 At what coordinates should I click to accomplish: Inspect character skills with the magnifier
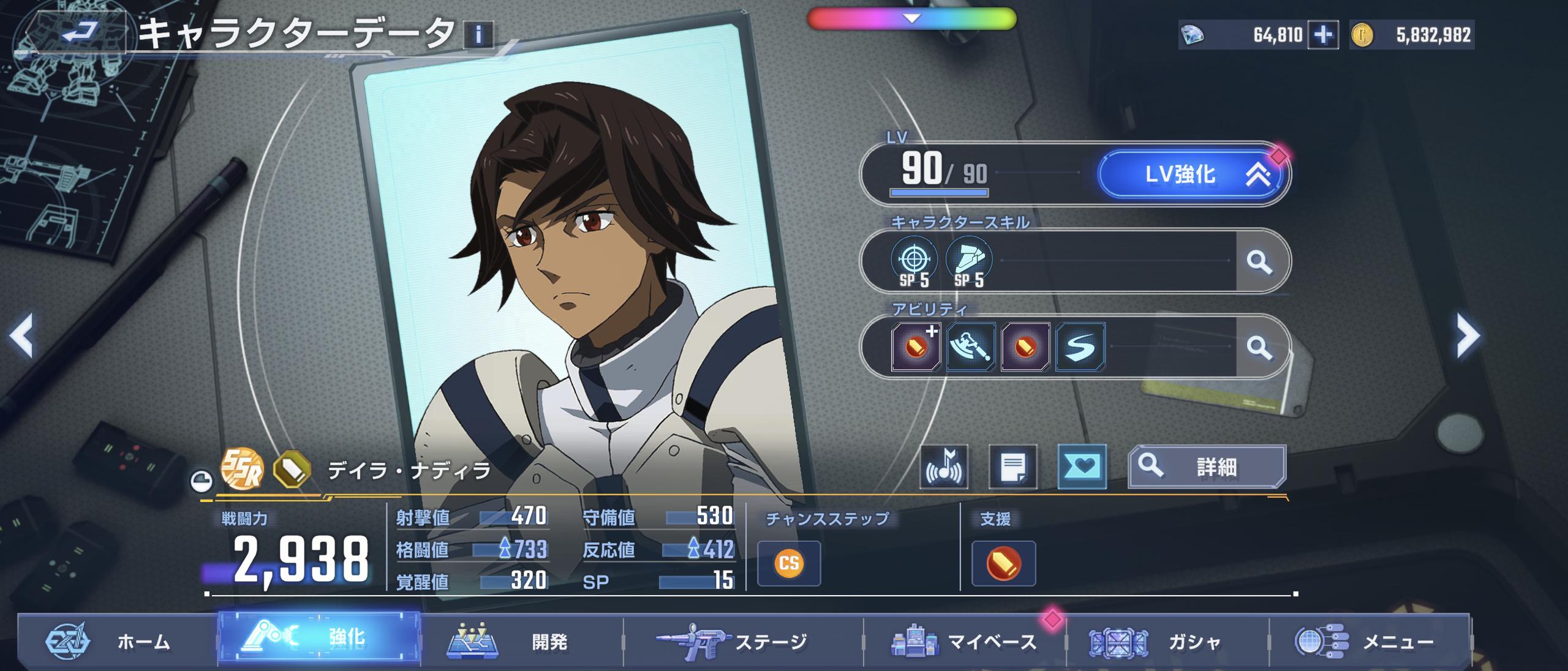pyautogui.click(x=1259, y=262)
